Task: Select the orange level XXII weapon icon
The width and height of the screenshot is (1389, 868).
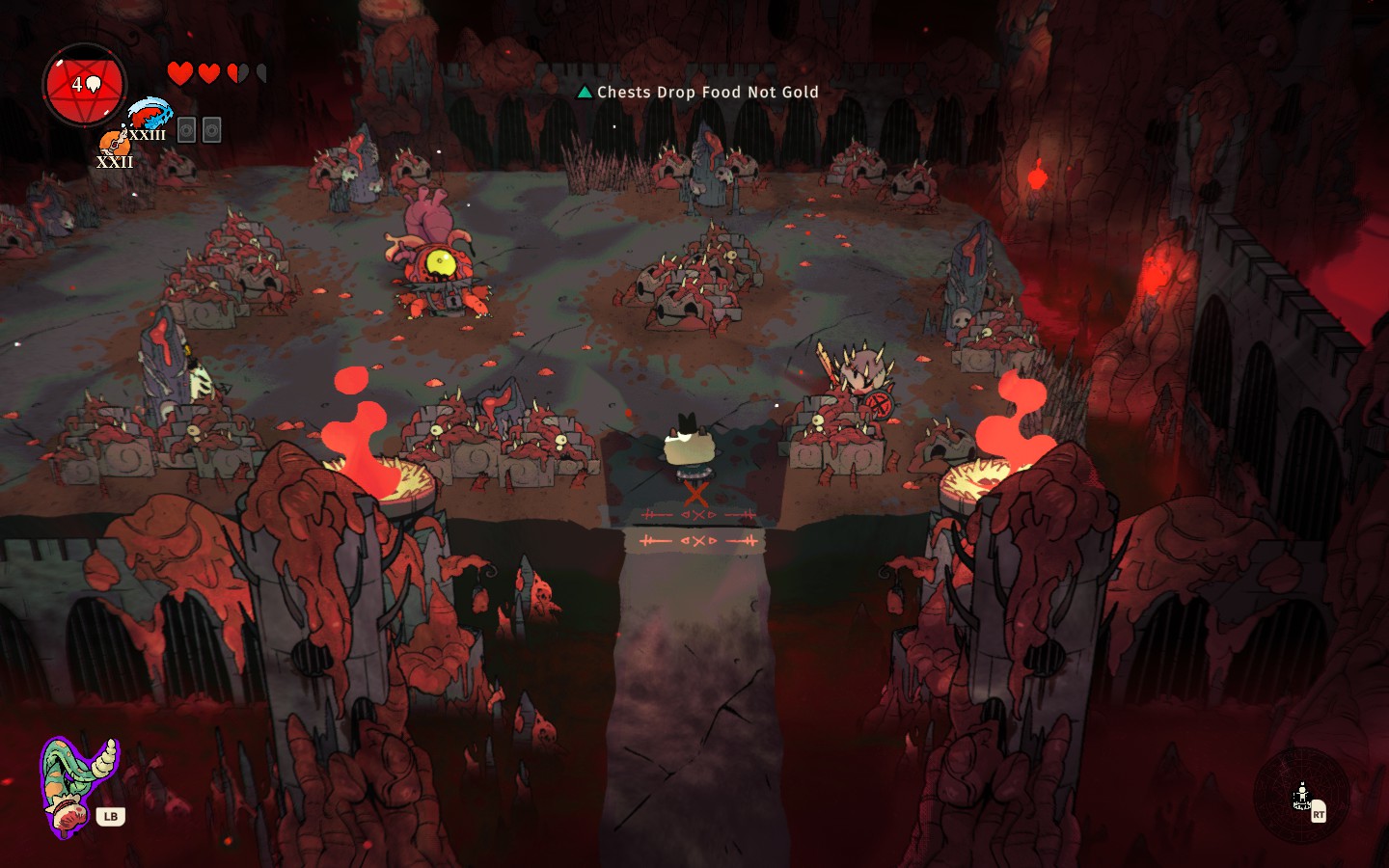Action: point(112,144)
